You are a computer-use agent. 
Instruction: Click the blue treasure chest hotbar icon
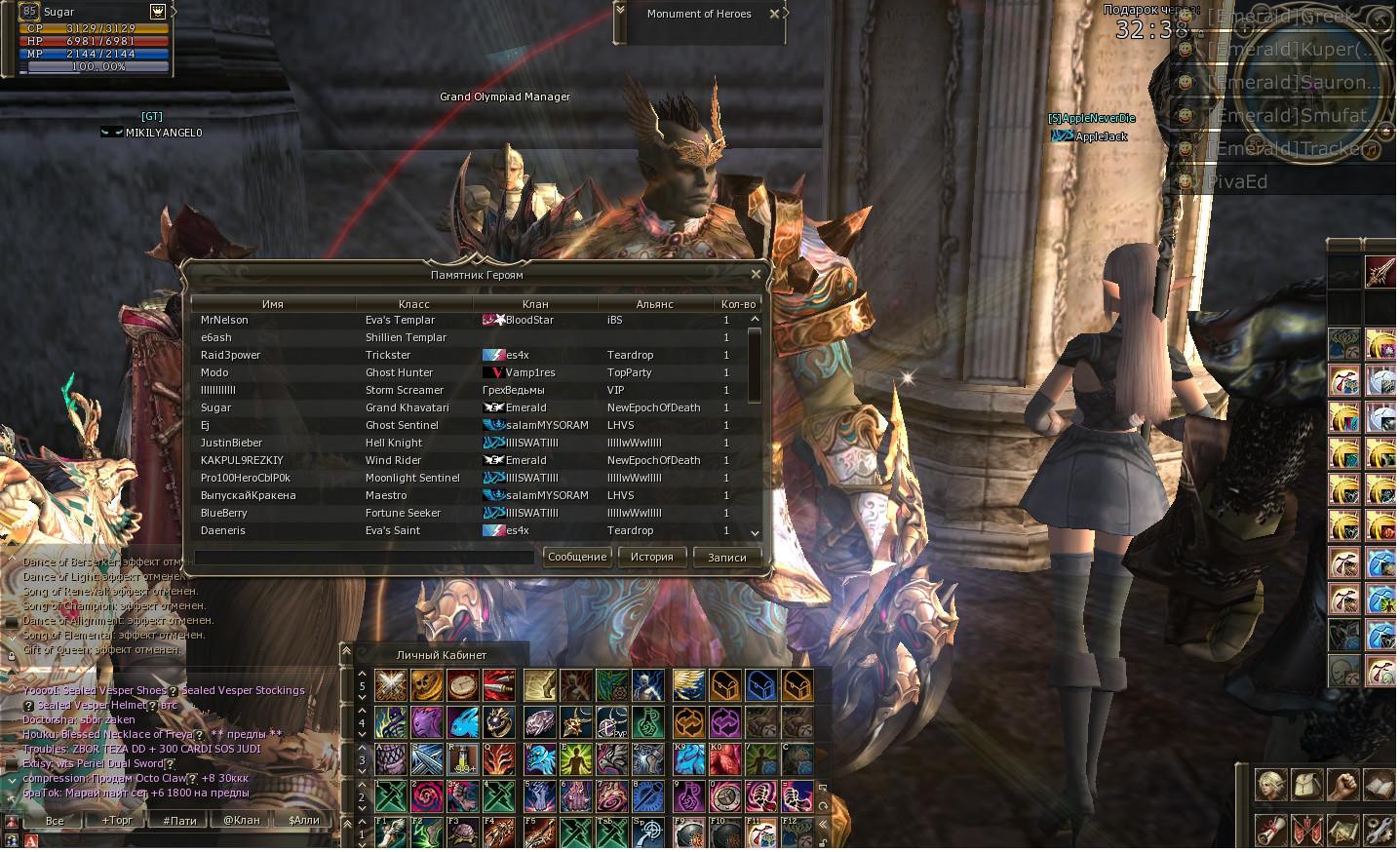click(x=761, y=685)
